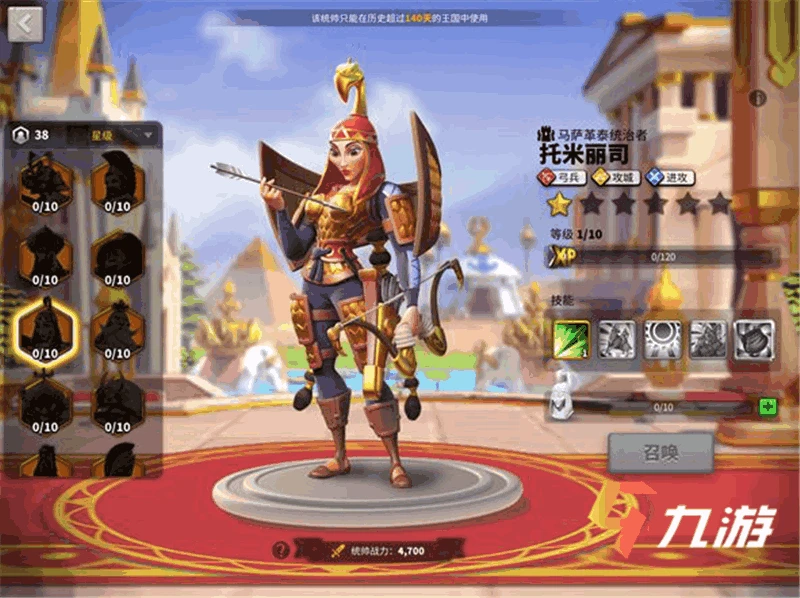Select the circular sun emblem skill icon
The height and width of the screenshot is (598, 800).
[x=663, y=340]
